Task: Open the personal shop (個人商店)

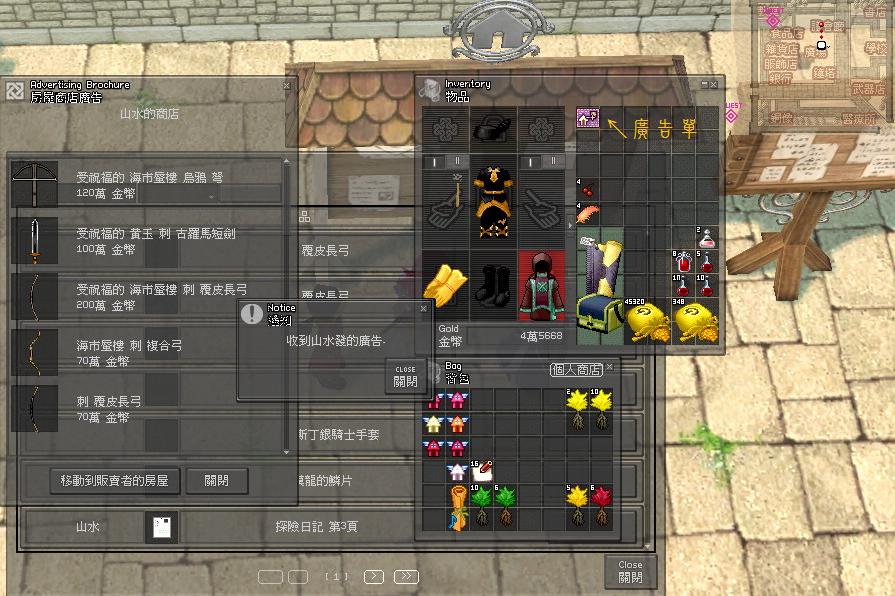Action: (577, 369)
